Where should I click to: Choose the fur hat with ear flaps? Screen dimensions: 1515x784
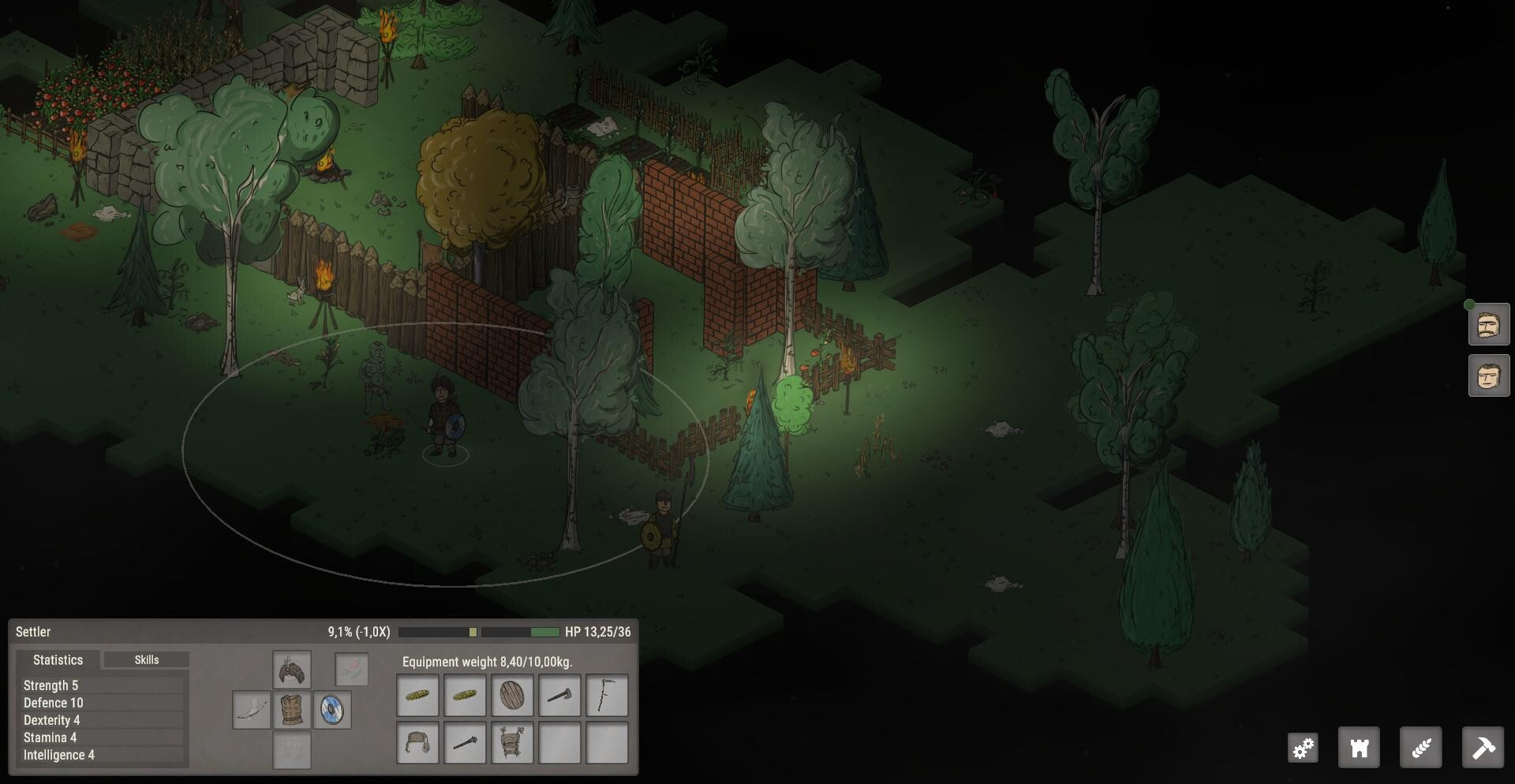pyautogui.click(x=417, y=743)
